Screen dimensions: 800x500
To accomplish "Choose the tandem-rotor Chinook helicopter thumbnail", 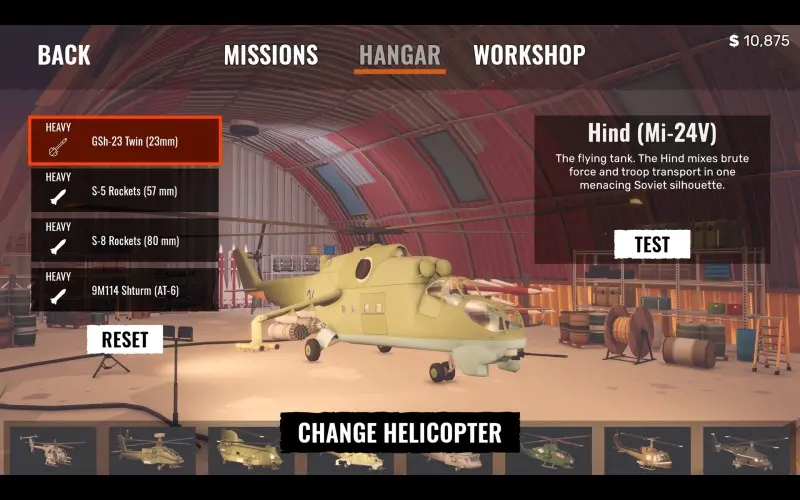I will coord(251,450).
